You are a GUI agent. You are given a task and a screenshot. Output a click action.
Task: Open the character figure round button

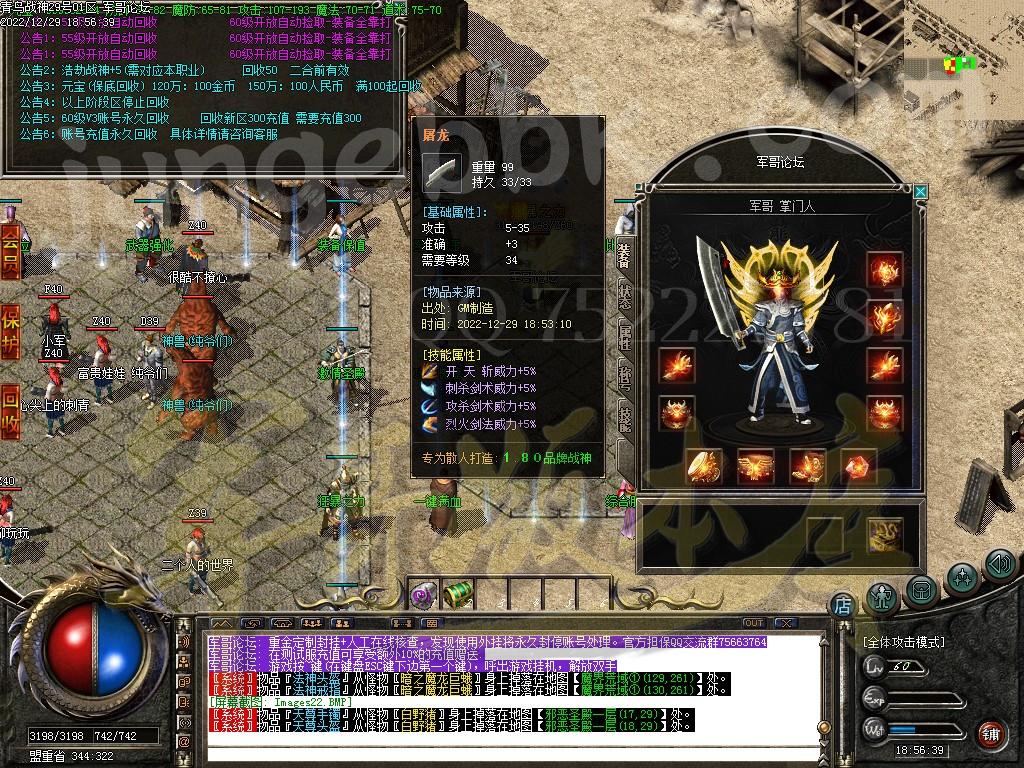click(882, 595)
